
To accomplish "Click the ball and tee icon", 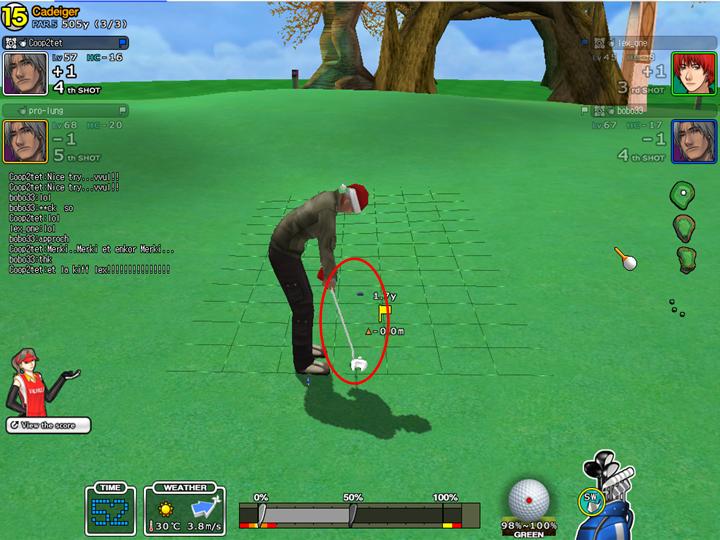I will (x=626, y=259).
